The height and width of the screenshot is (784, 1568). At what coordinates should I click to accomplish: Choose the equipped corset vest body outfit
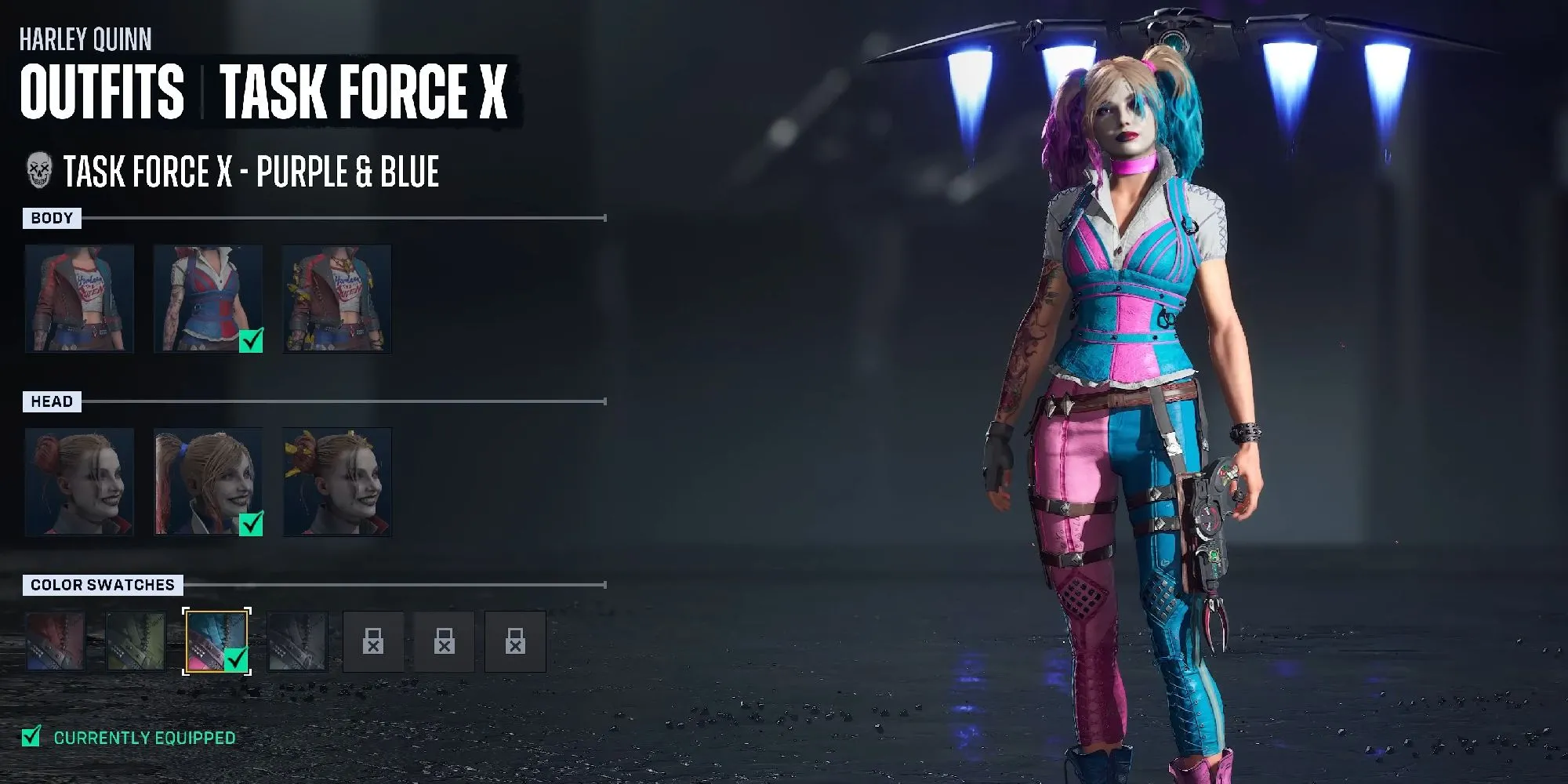[x=208, y=299]
